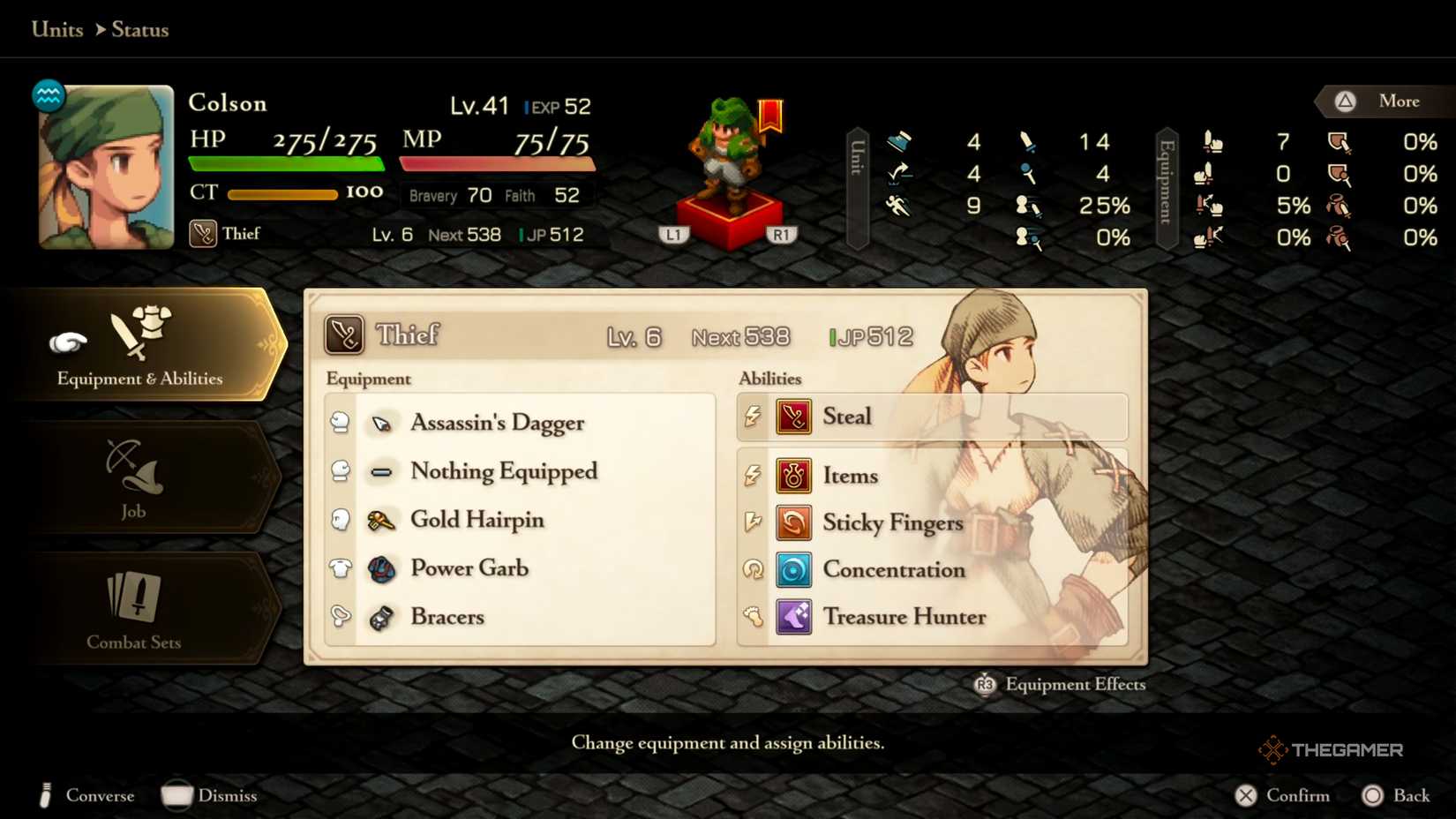Click the Treasure Hunter ability icon
This screenshot has height=819, width=1456.
point(792,617)
